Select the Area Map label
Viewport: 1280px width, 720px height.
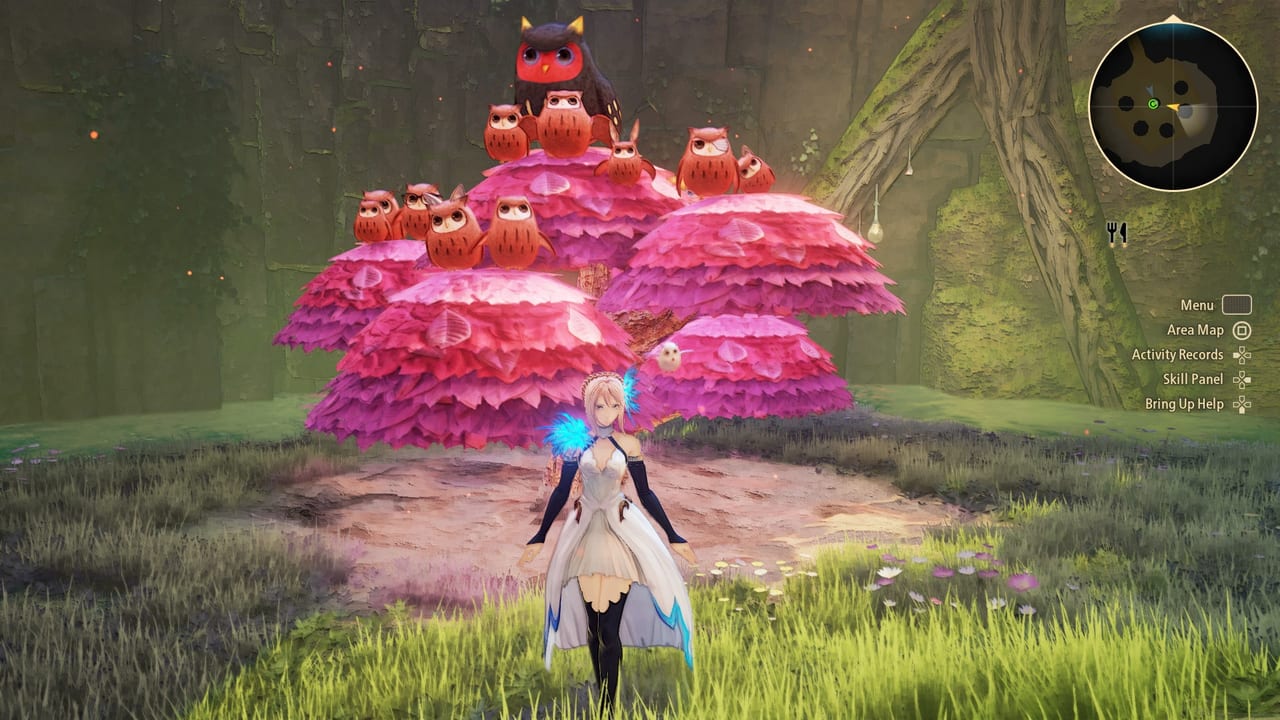1196,330
